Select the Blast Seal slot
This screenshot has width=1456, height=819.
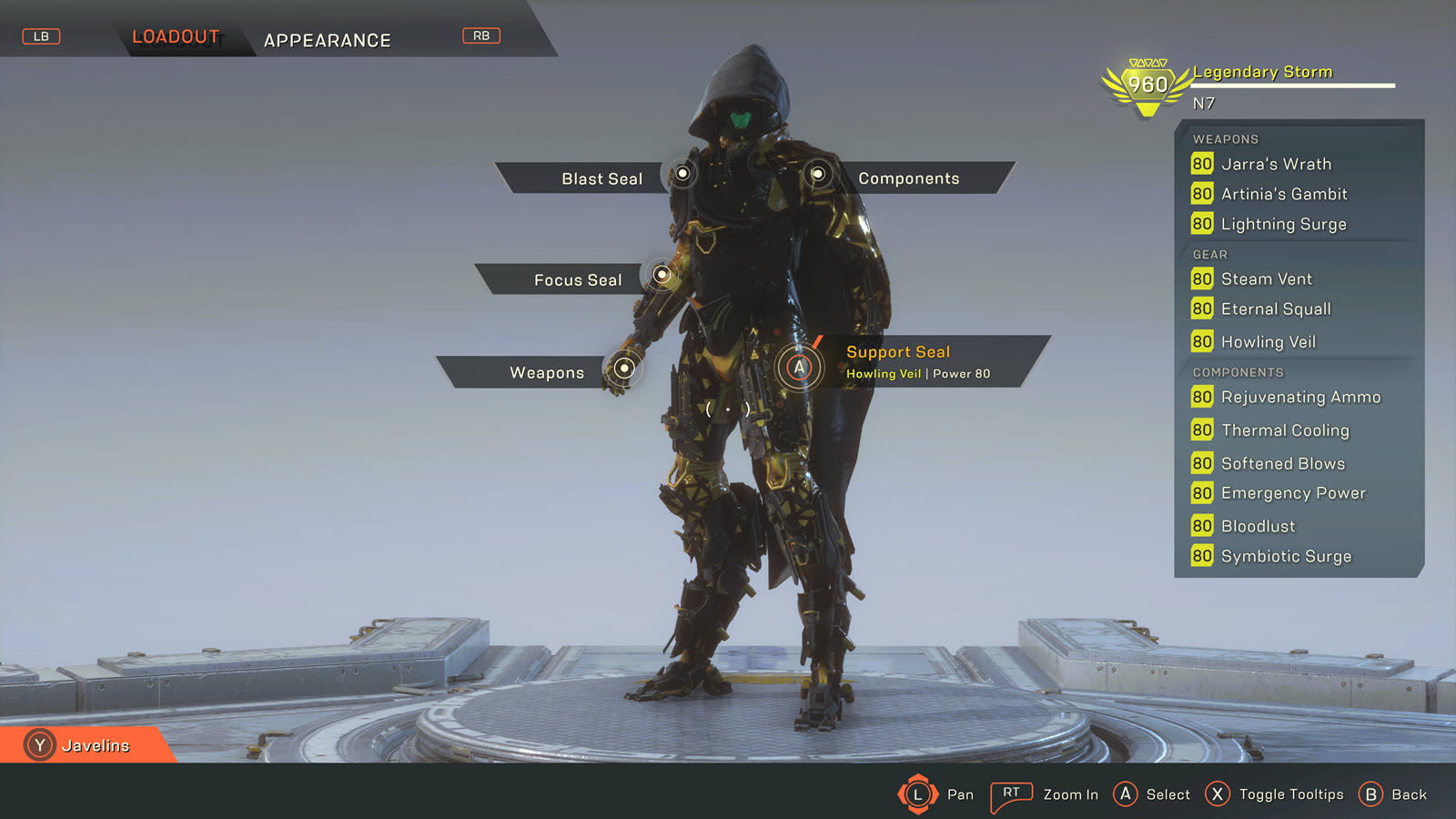[602, 178]
